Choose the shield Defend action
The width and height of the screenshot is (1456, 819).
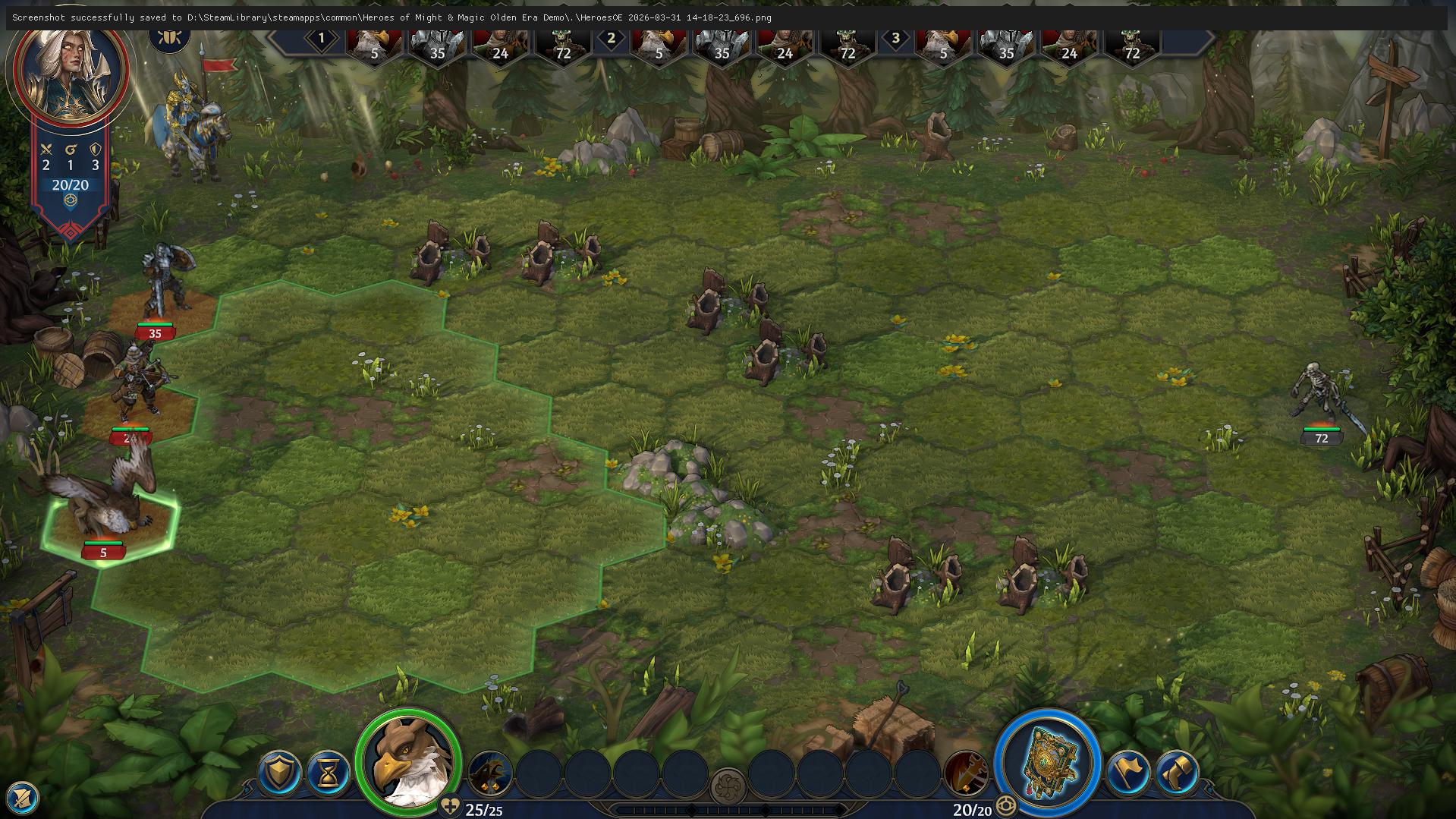pos(279,773)
